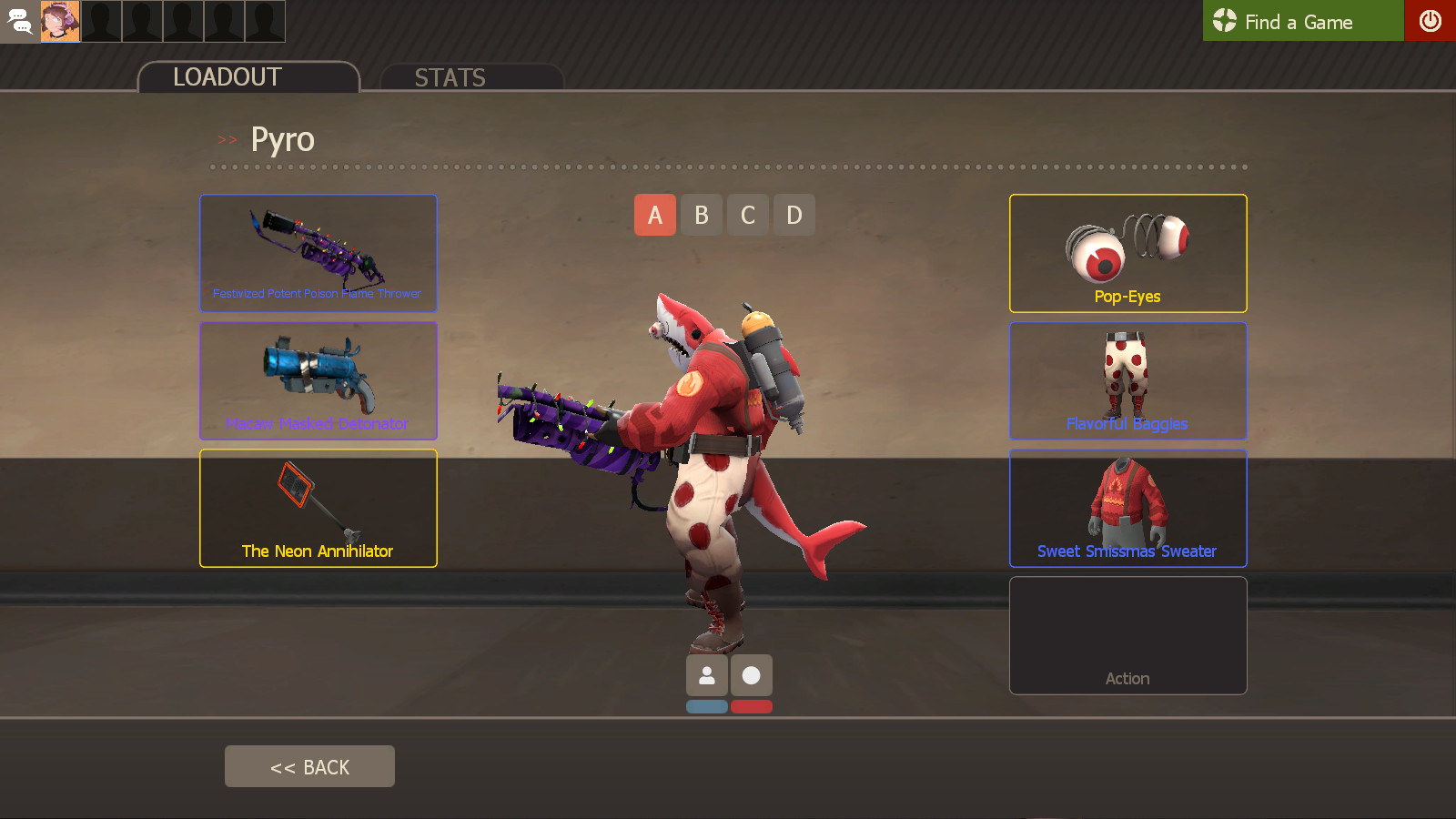
Task: Select loadout preset B
Action: click(x=701, y=215)
